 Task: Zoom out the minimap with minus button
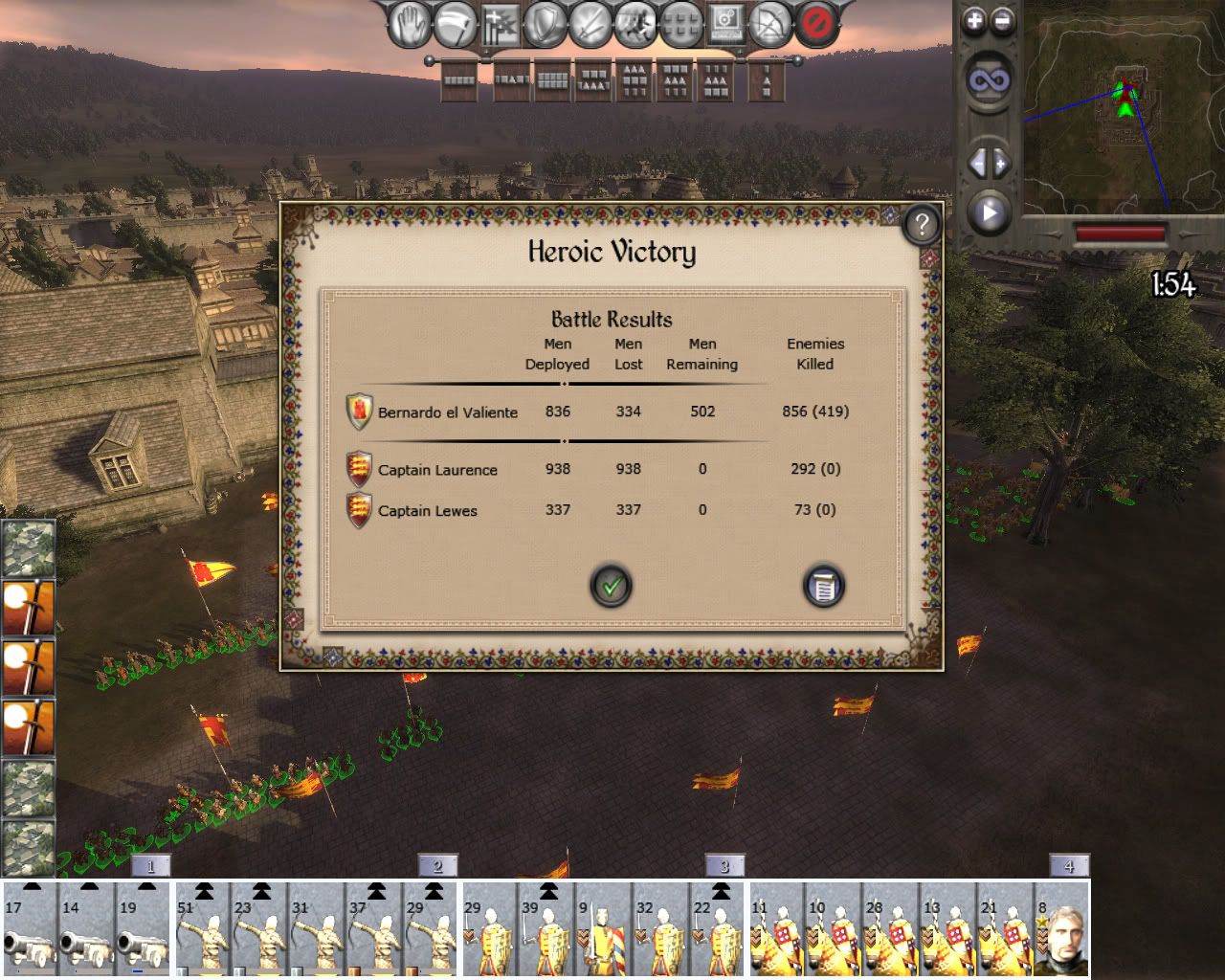coord(1002,21)
